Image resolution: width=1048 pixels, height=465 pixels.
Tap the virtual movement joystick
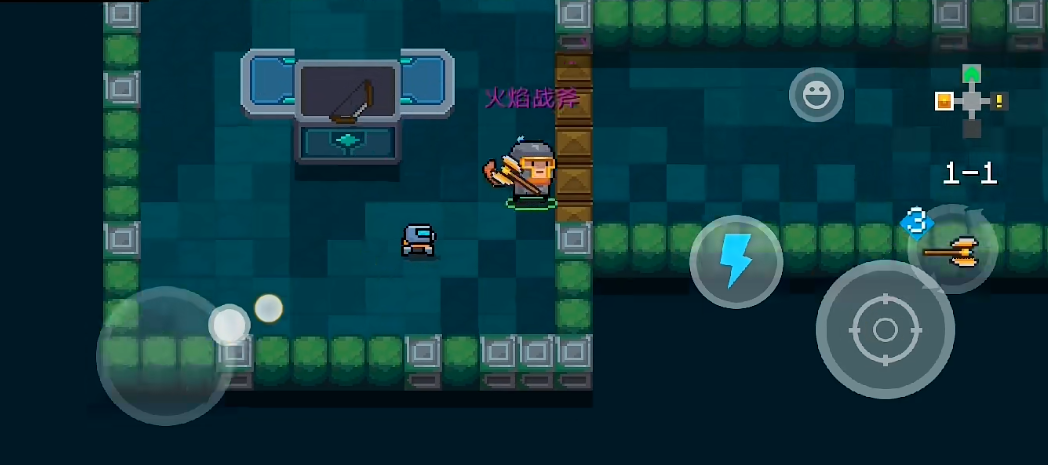166,354
